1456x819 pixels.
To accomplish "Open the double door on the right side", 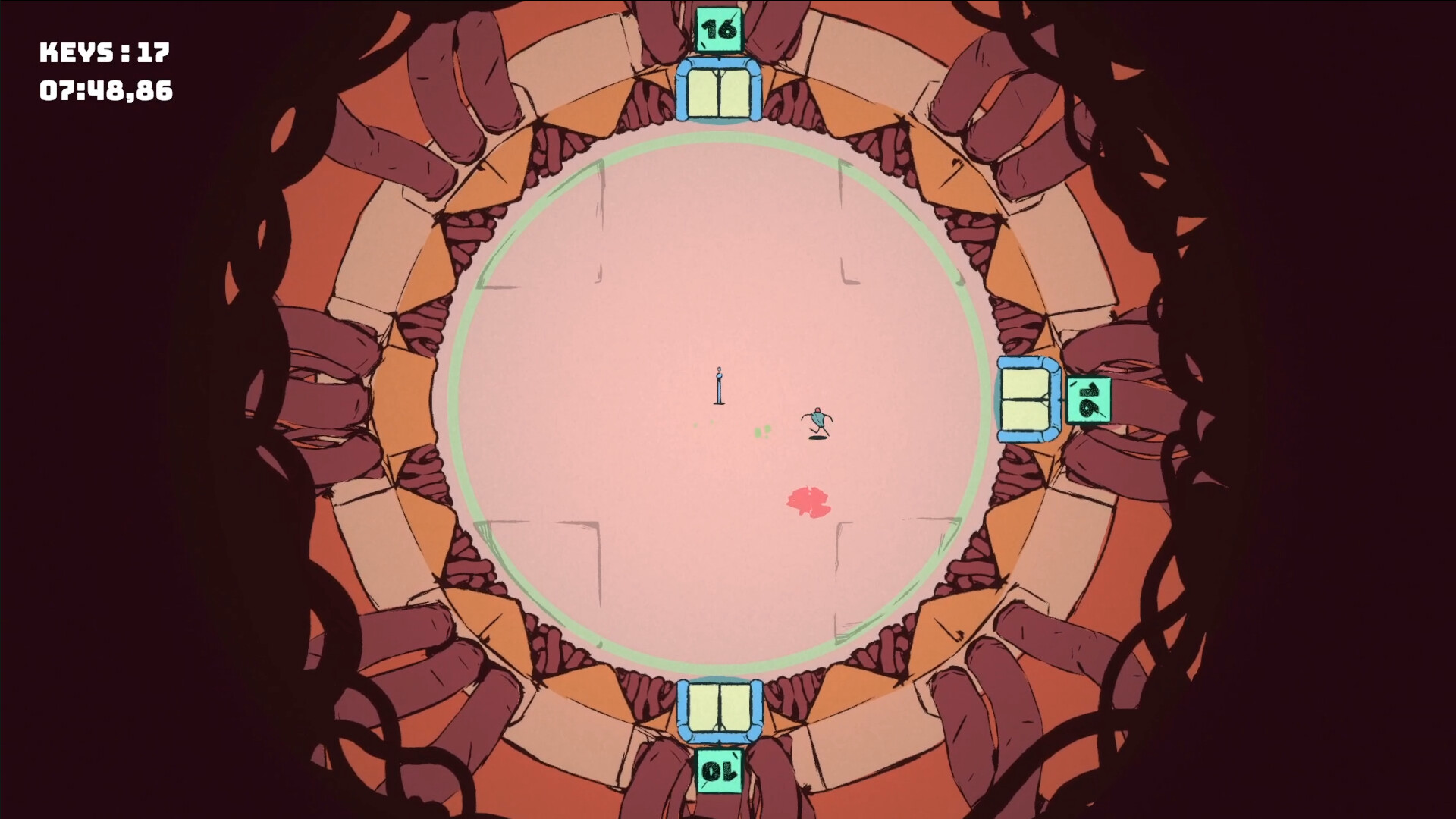I will pyautogui.click(x=1025, y=399).
